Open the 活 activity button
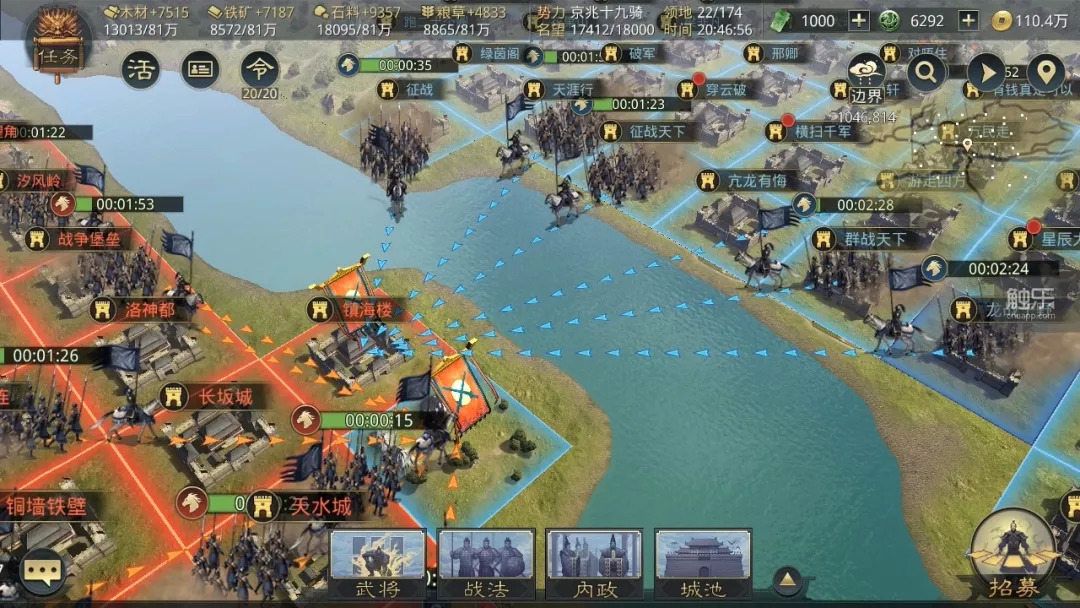Image resolution: width=1080 pixels, height=608 pixels. pos(141,70)
